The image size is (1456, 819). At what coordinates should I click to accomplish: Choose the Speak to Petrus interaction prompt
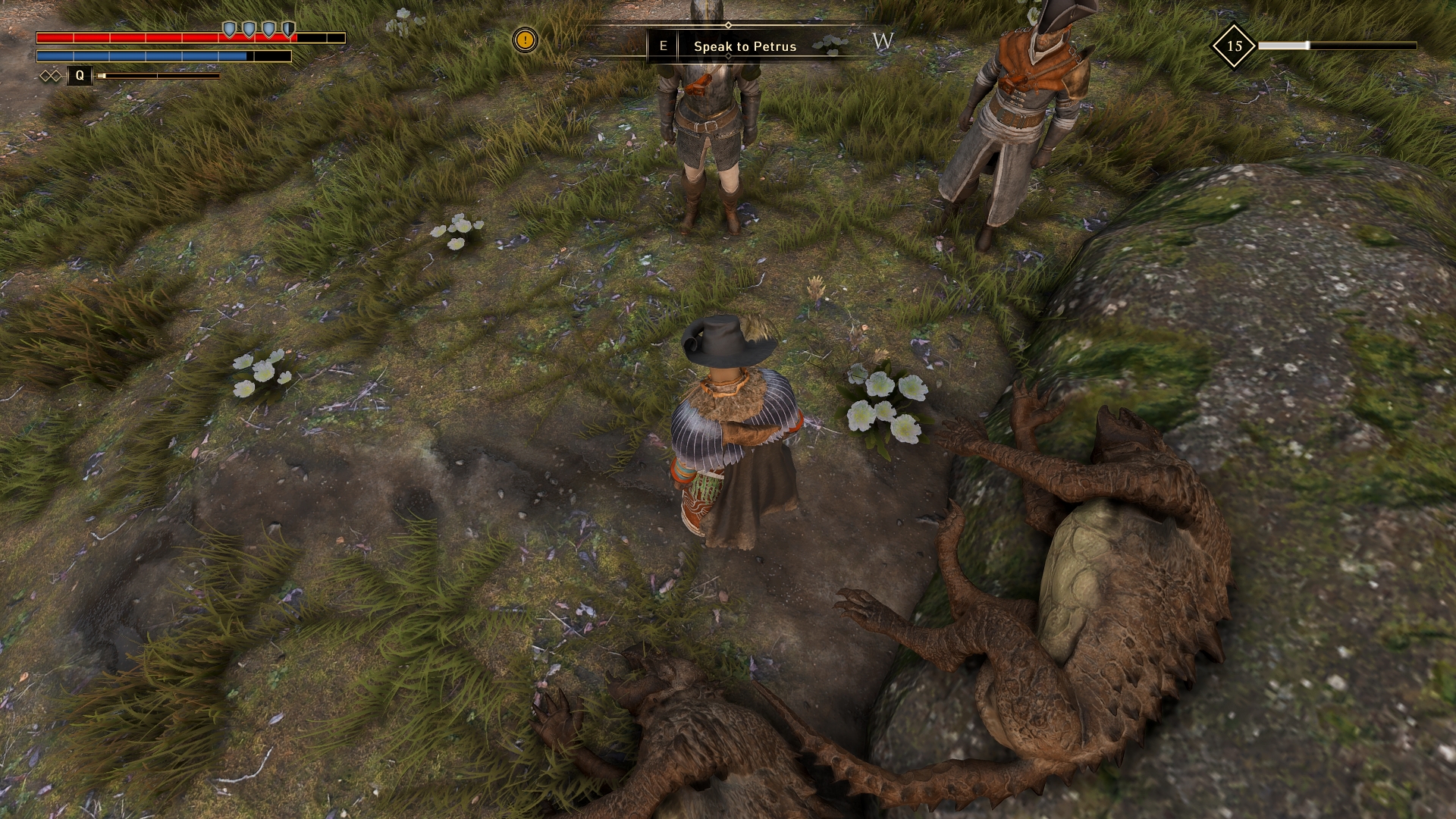point(744,46)
